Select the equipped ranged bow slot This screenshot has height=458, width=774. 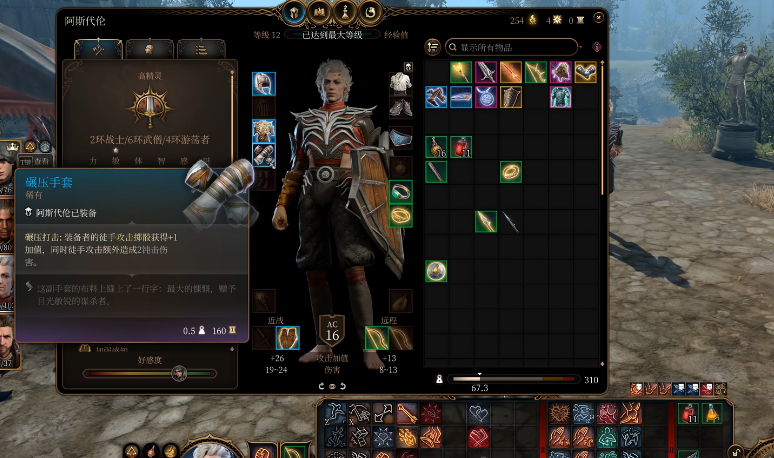click(x=377, y=338)
